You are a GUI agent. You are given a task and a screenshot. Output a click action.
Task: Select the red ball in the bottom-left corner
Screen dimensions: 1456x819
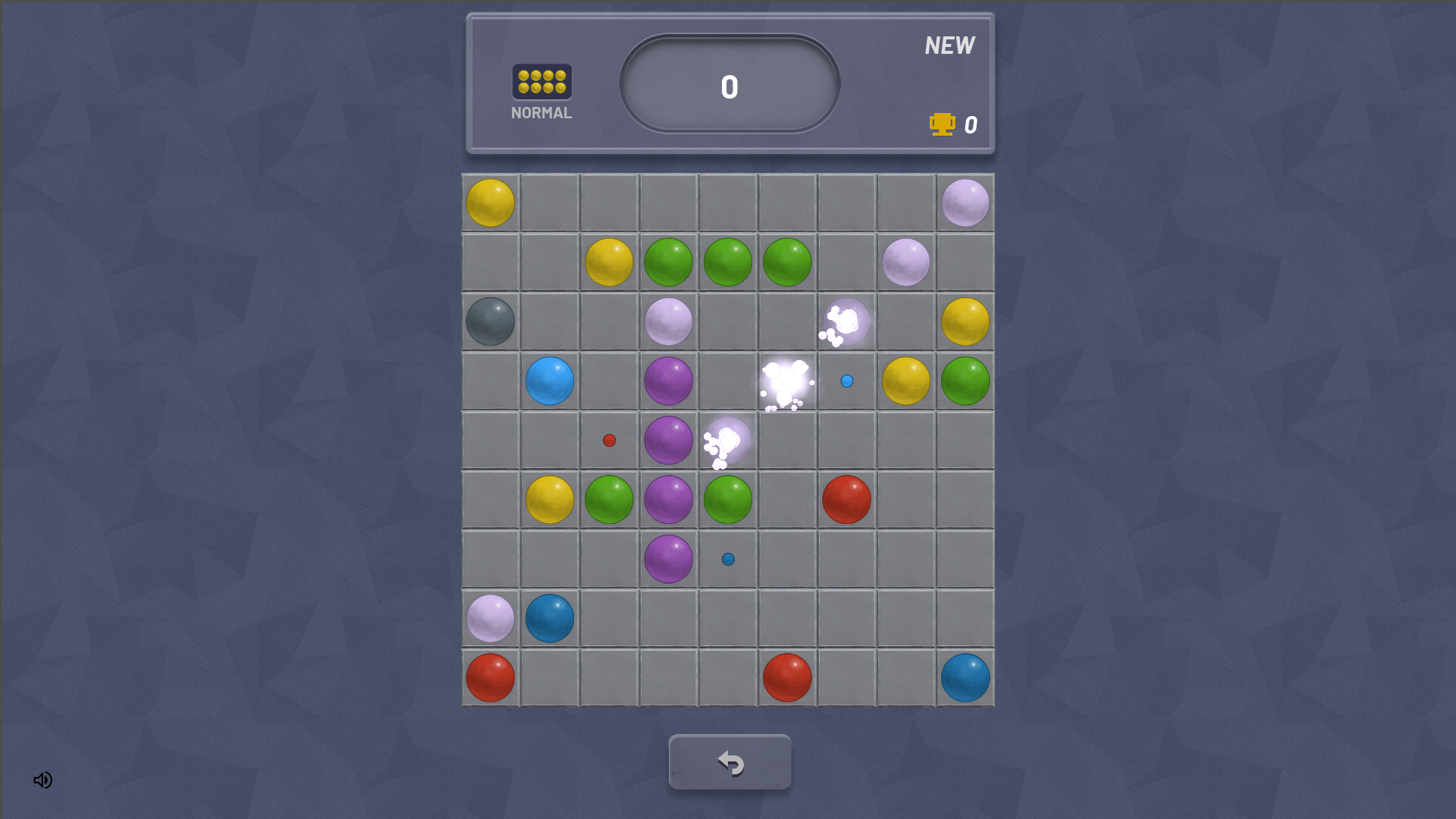tap(489, 676)
